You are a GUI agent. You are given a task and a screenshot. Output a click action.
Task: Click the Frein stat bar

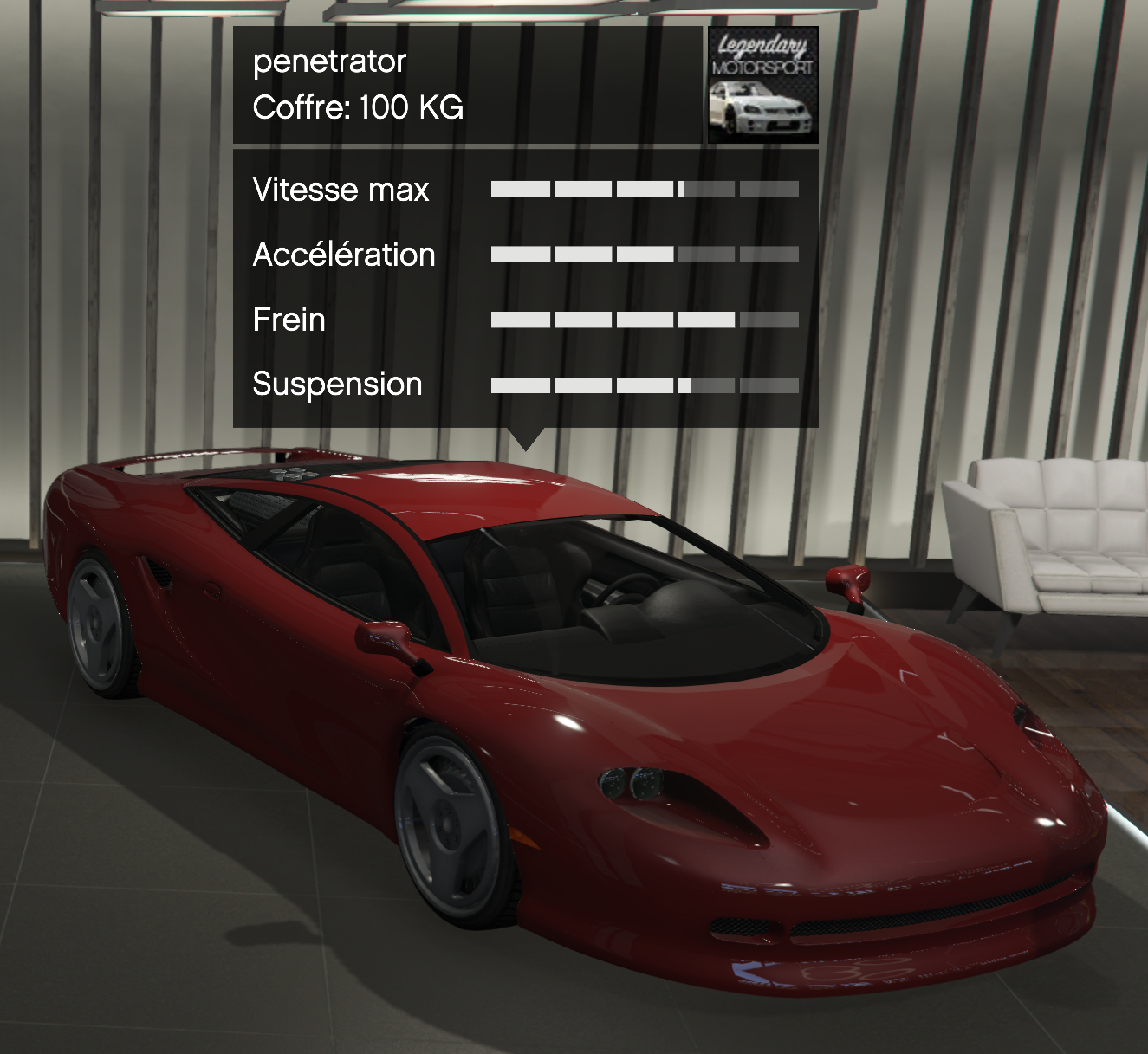[645, 319]
